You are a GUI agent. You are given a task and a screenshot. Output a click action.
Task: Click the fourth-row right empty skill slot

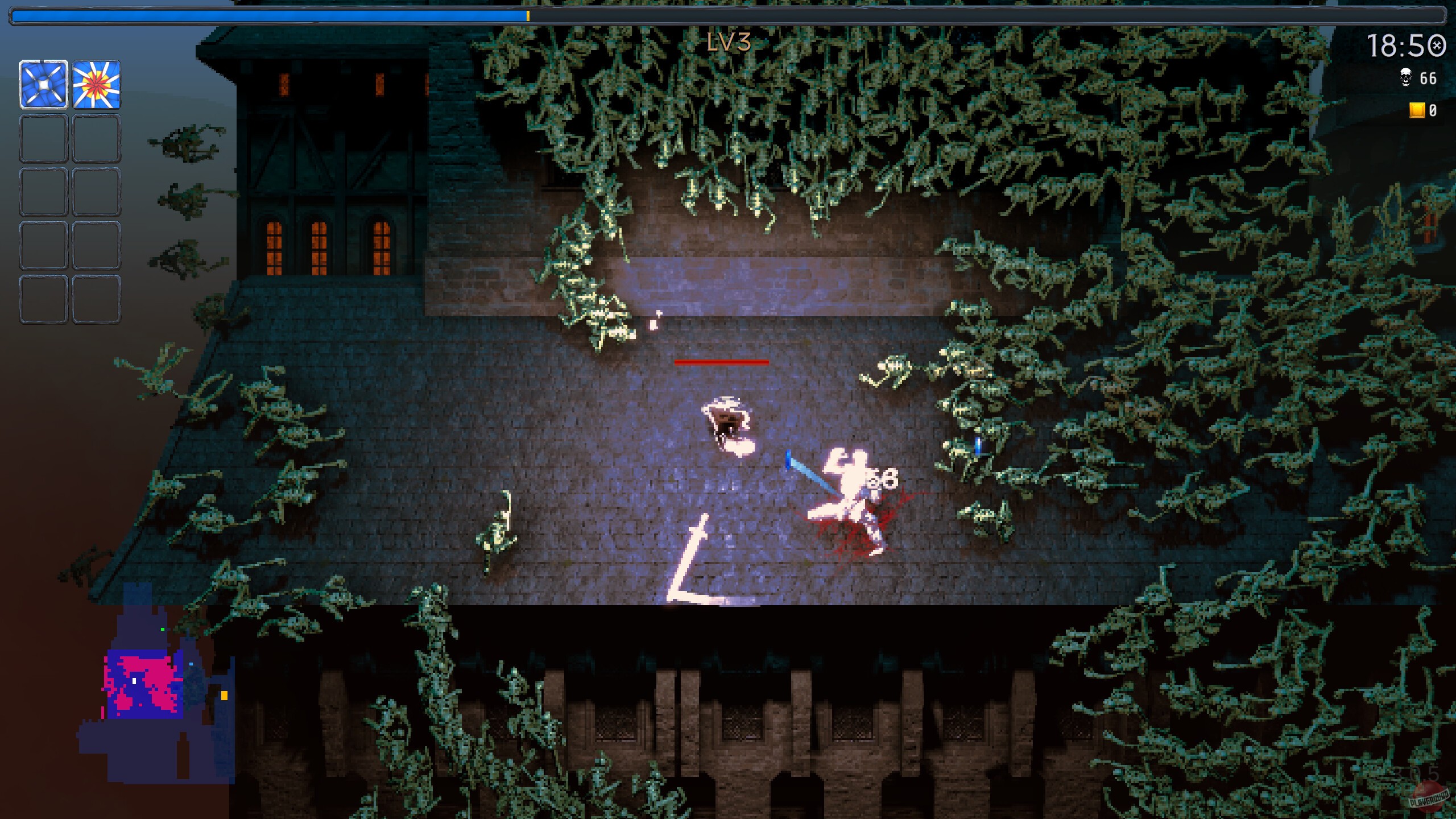click(96, 246)
